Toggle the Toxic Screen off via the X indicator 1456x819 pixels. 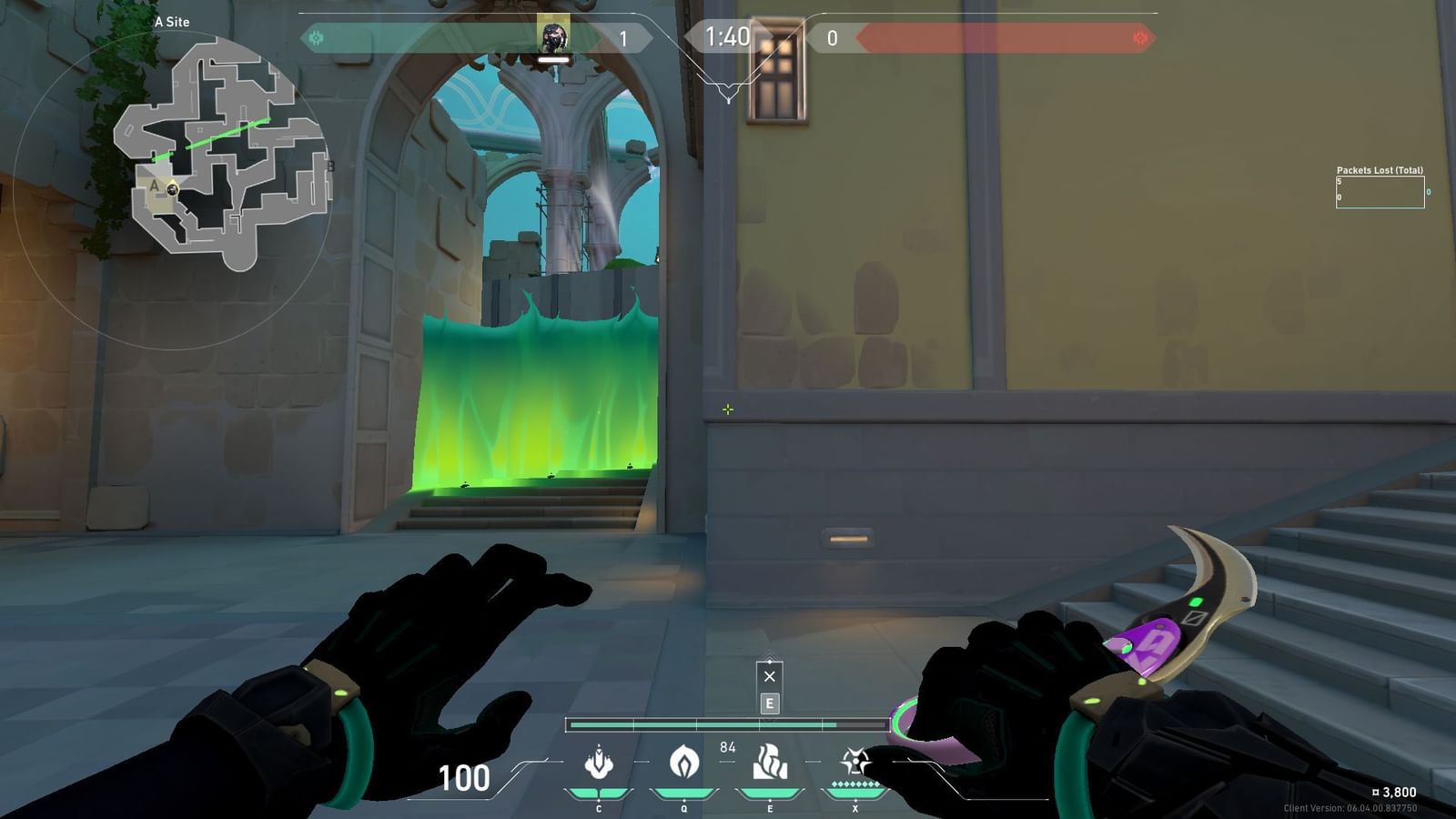click(x=769, y=674)
